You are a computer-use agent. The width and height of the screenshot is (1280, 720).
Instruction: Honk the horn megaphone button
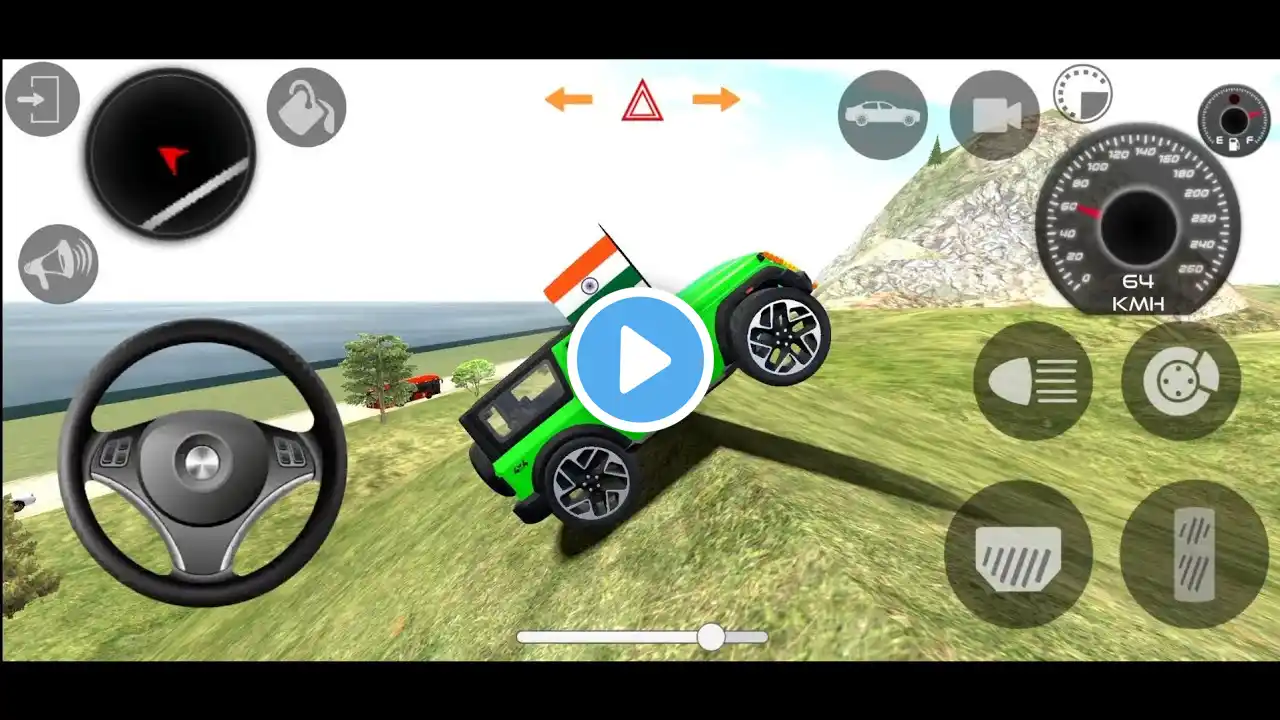[x=58, y=263]
